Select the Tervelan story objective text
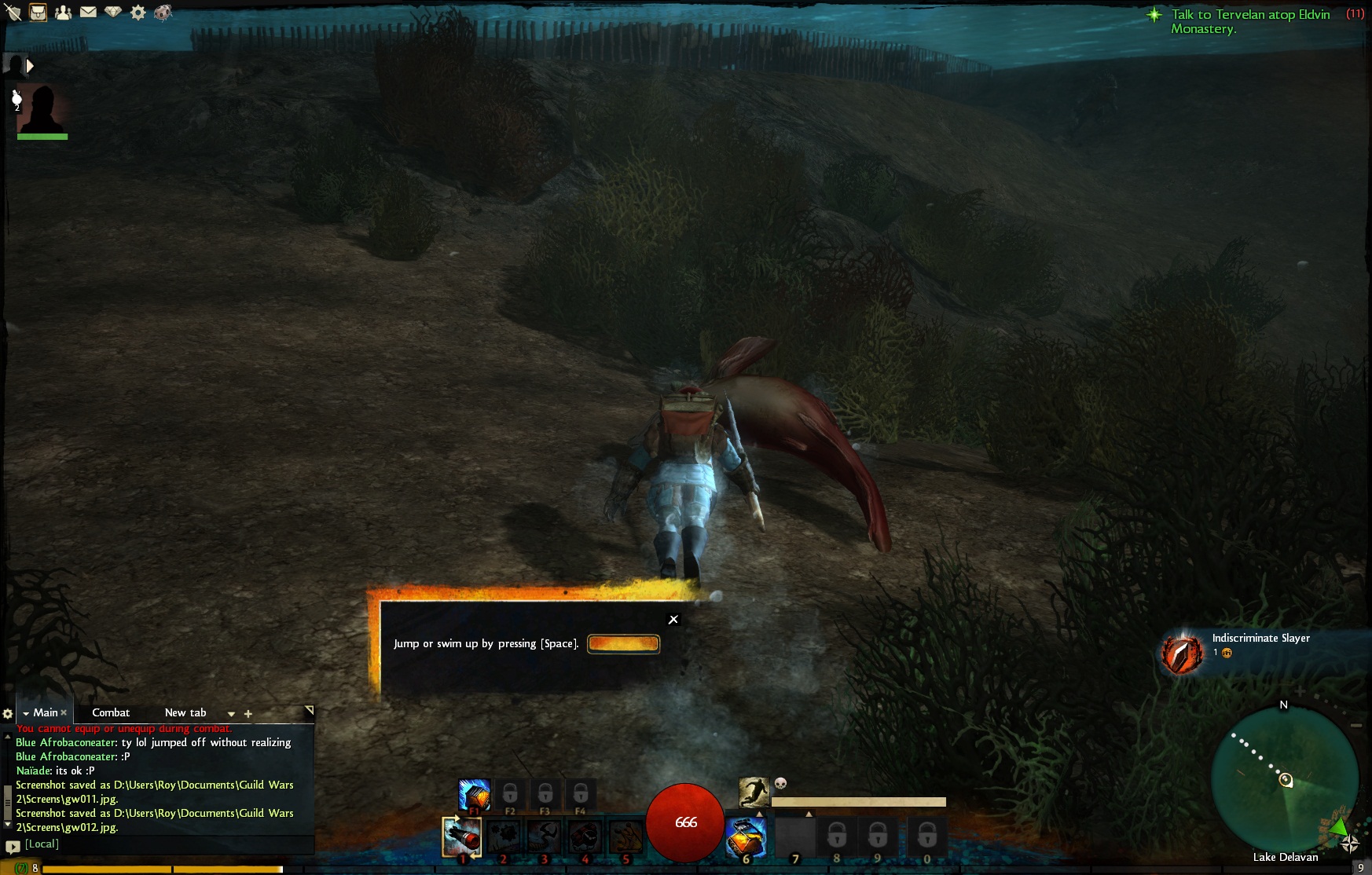Screen dimensions: 1372x875 pos(1249,21)
